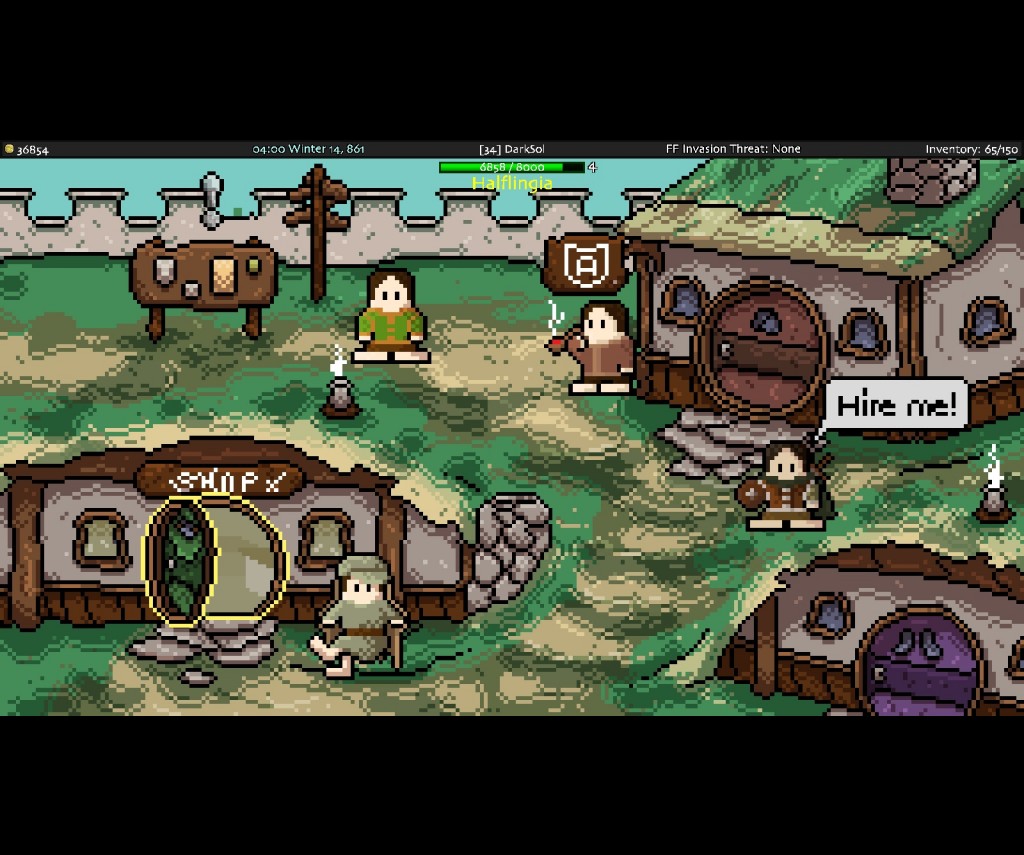Image resolution: width=1024 pixels, height=855 pixels.
Task: Click the "Hire me!" speech bubble
Action: pos(897,405)
